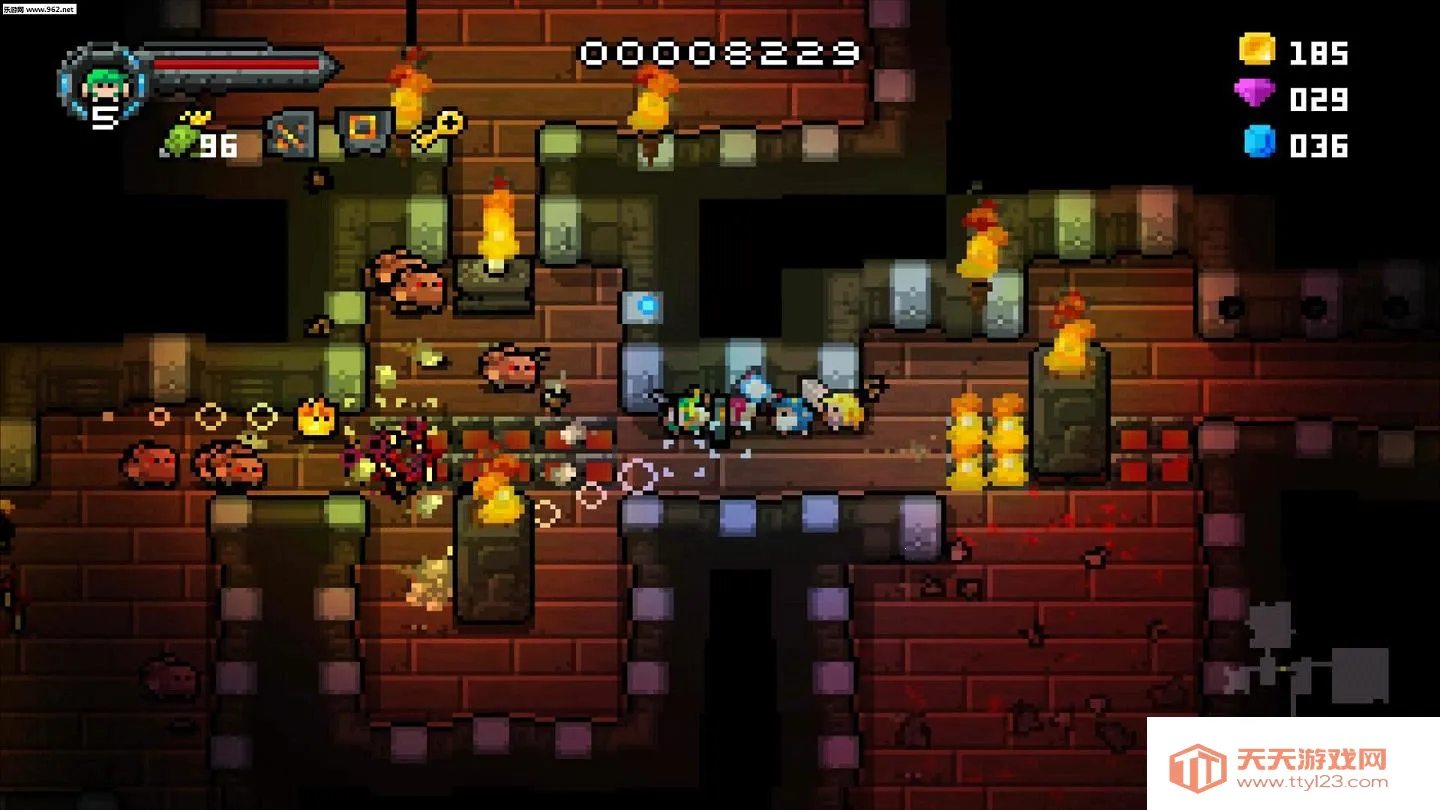Click the gold coin currency icon
The image size is (1440, 810).
pyautogui.click(x=1257, y=48)
